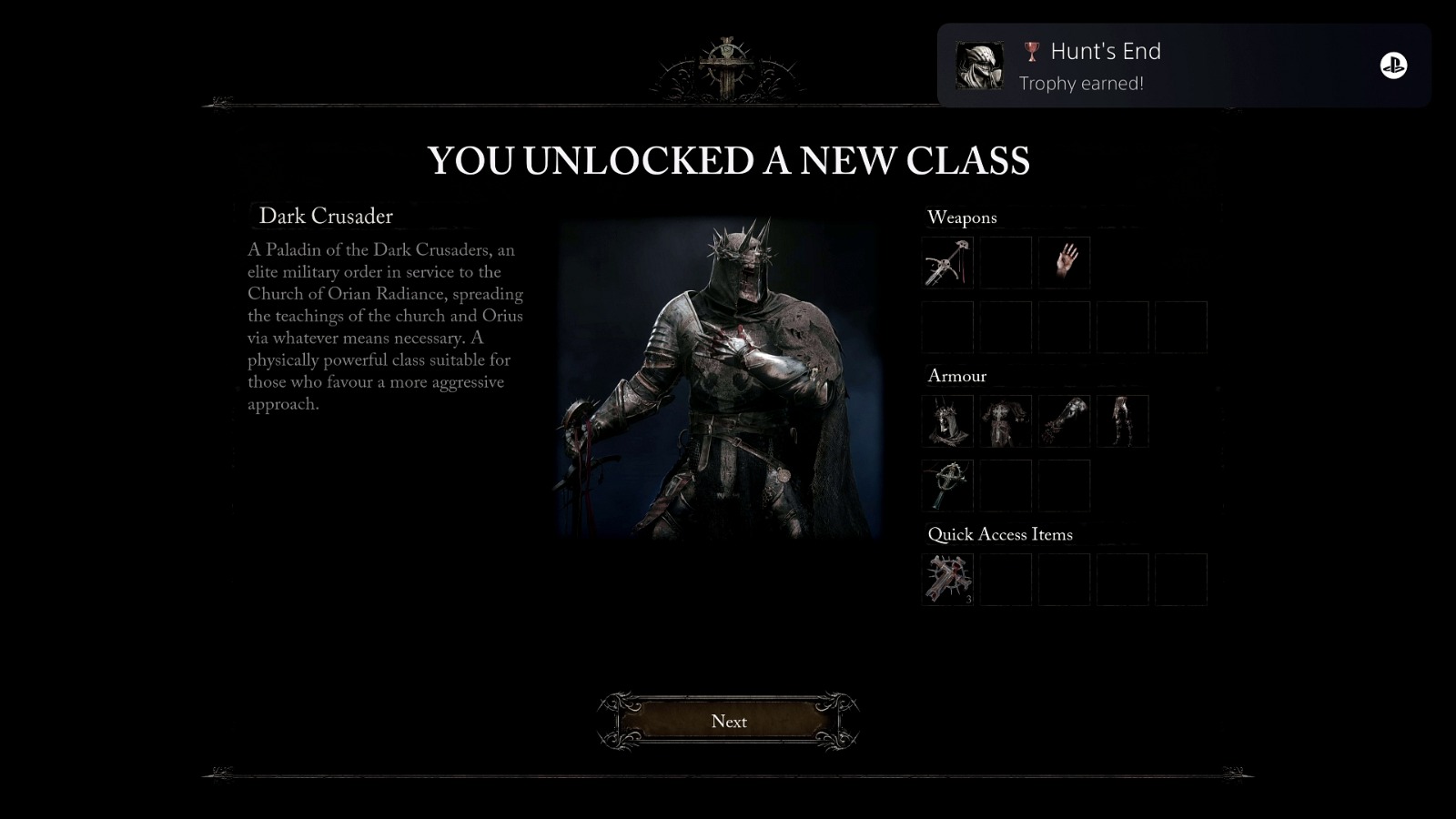The width and height of the screenshot is (1456, 819).
Task: Select the cross pendant amulet icon
Action: tap(947, 485)
